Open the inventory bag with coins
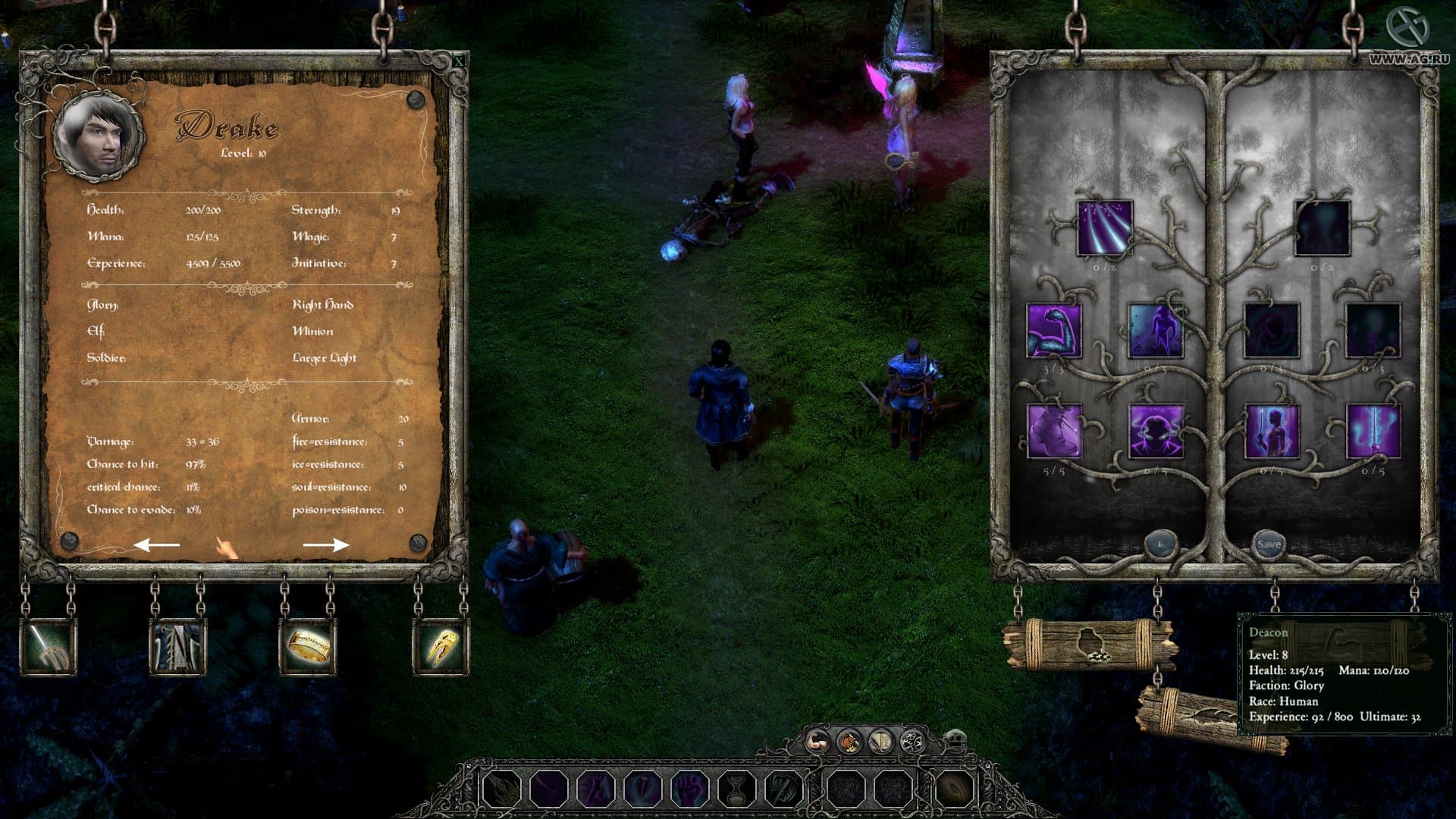This screenshot has height=819, width=1456. point(849,739)
